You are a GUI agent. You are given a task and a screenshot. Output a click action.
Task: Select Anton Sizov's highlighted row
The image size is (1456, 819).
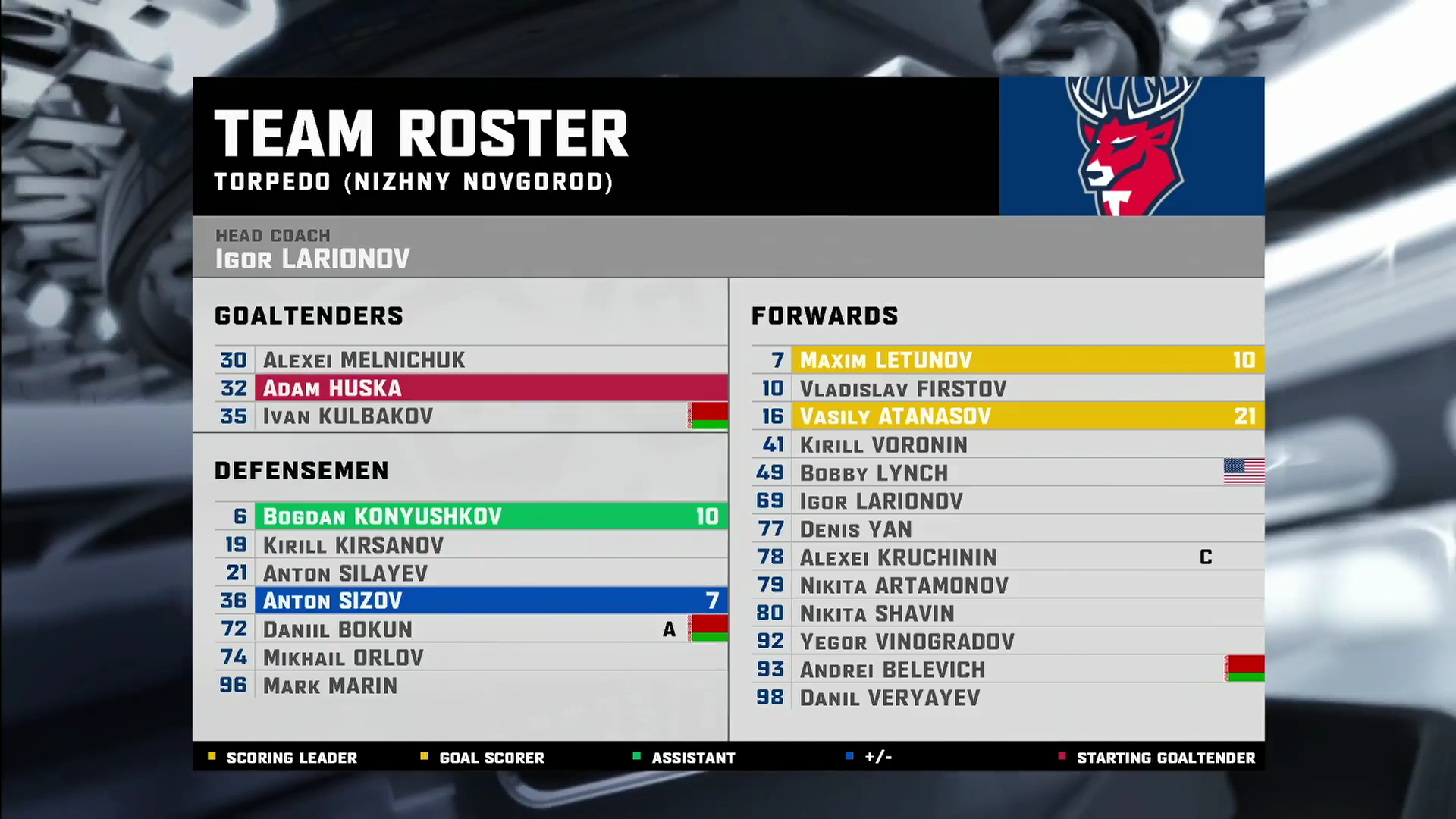coord(470,601)
